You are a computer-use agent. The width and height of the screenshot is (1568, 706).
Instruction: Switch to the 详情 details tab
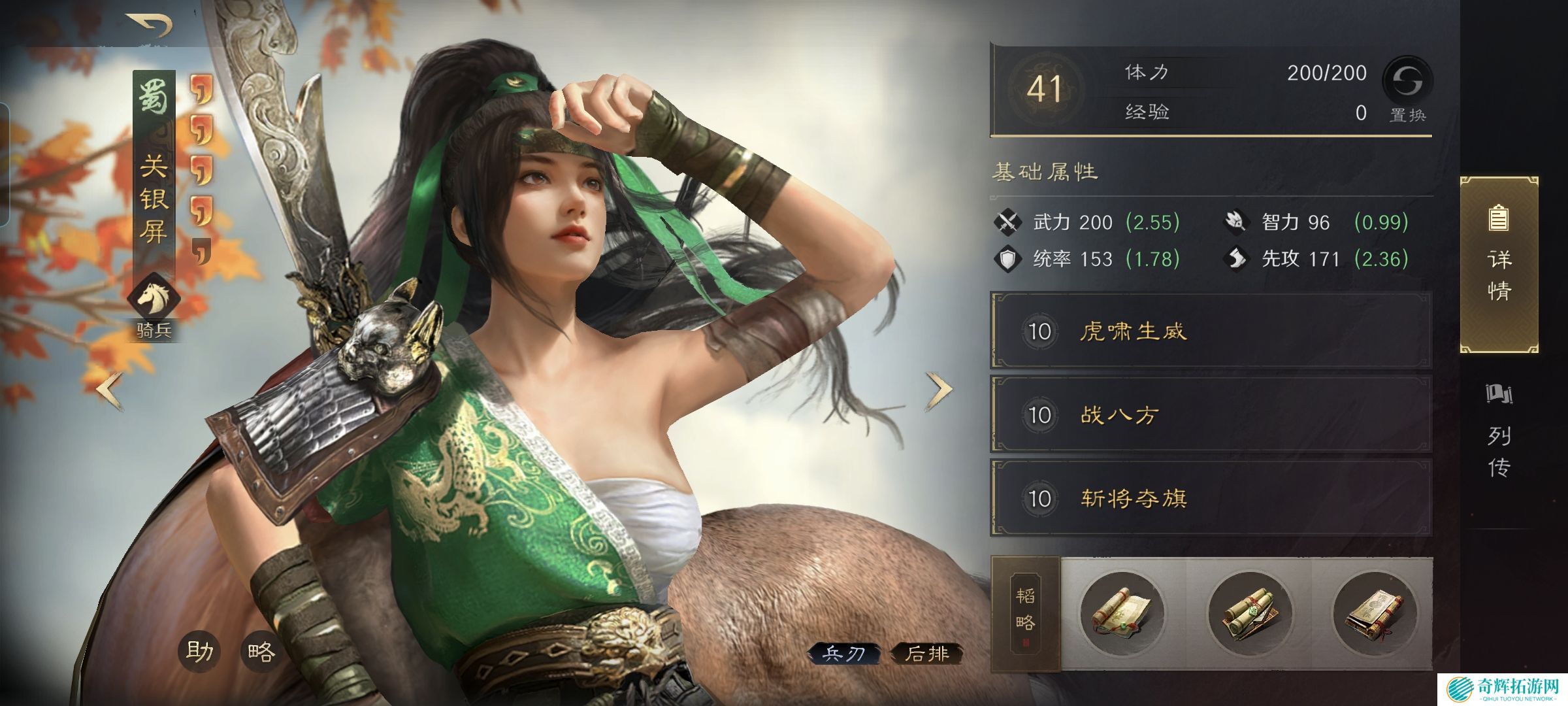1499,265
